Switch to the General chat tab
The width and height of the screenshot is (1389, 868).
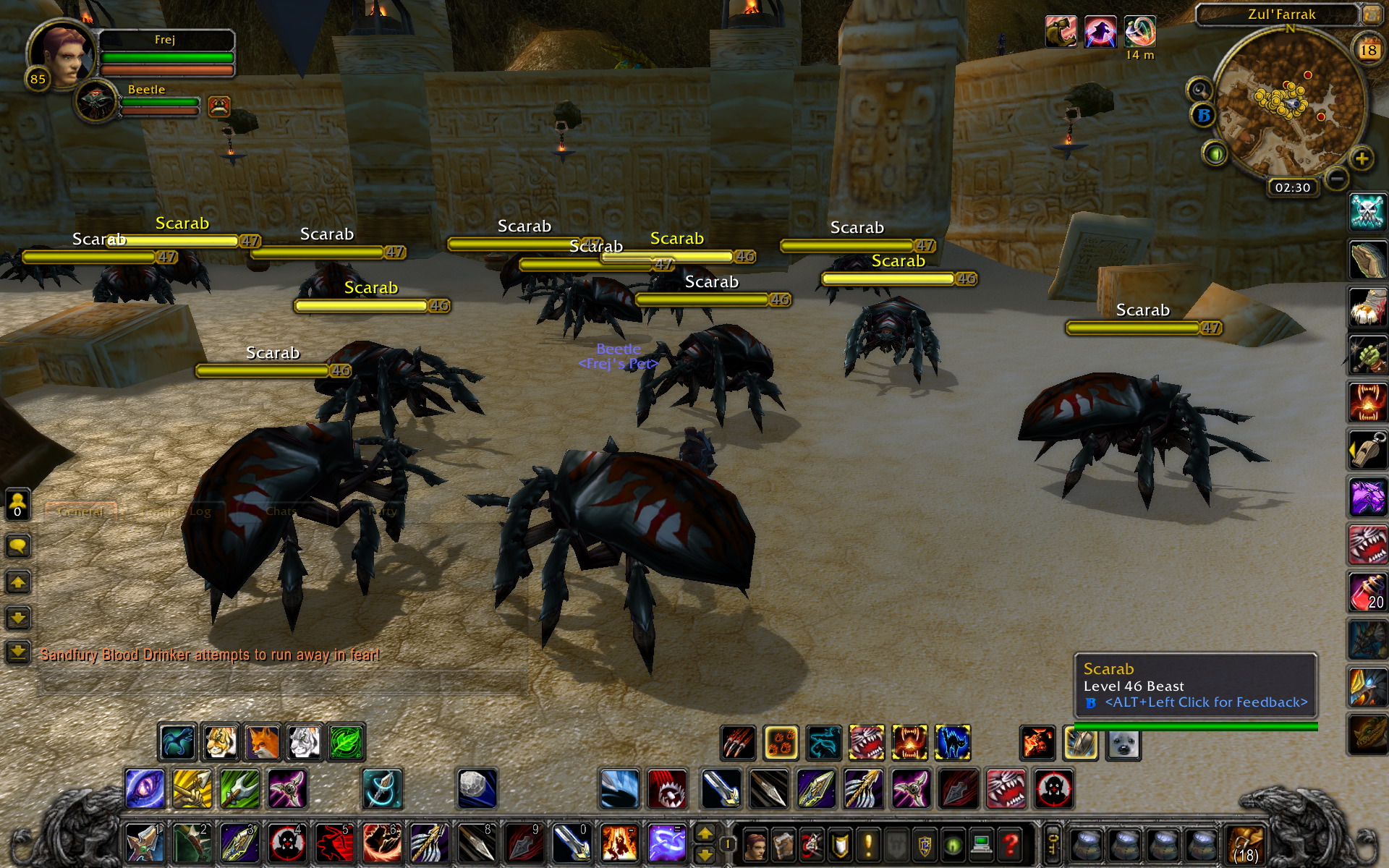[x=80, y=511]
